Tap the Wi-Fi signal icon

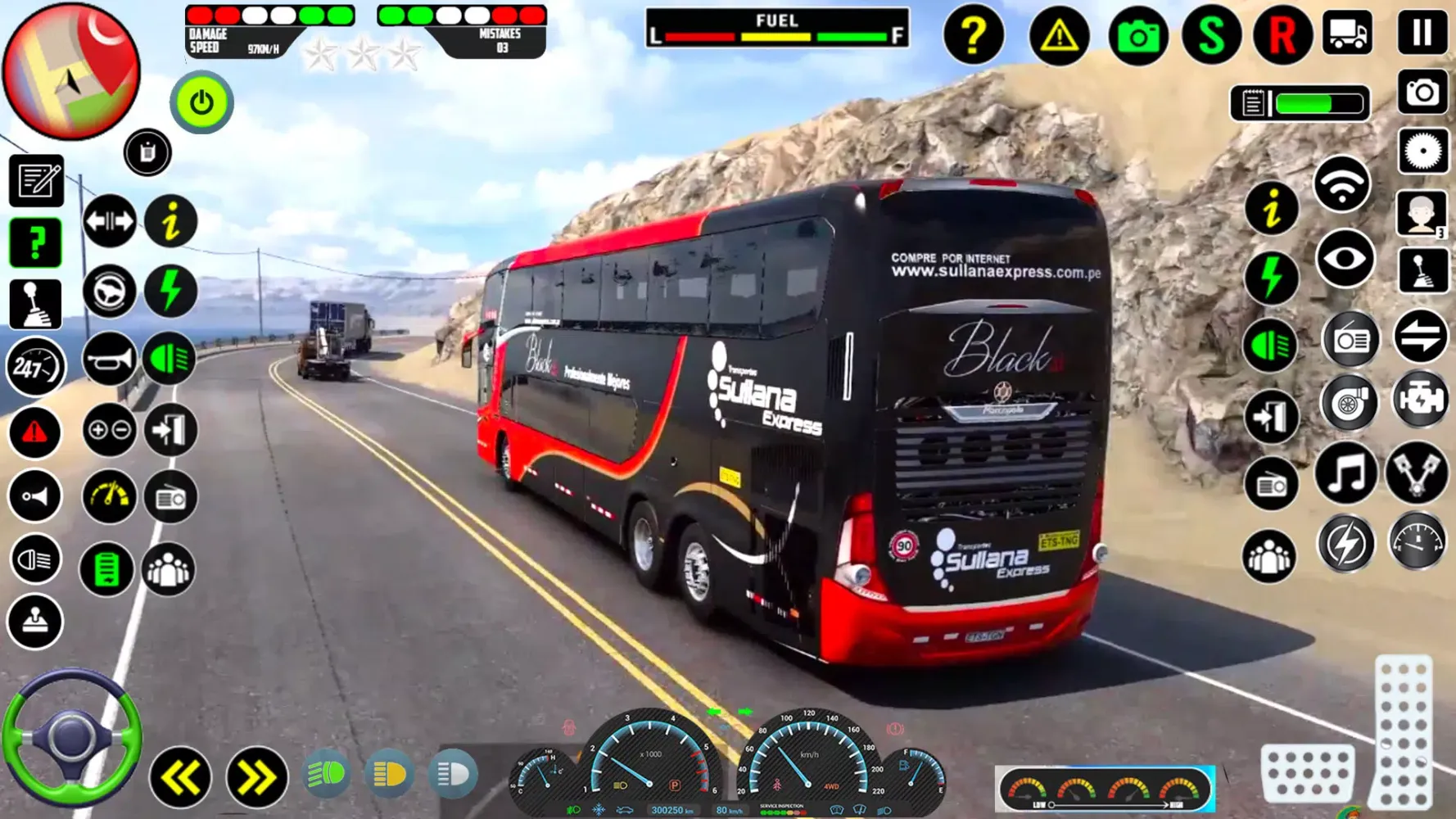(x=1341, y=185)
